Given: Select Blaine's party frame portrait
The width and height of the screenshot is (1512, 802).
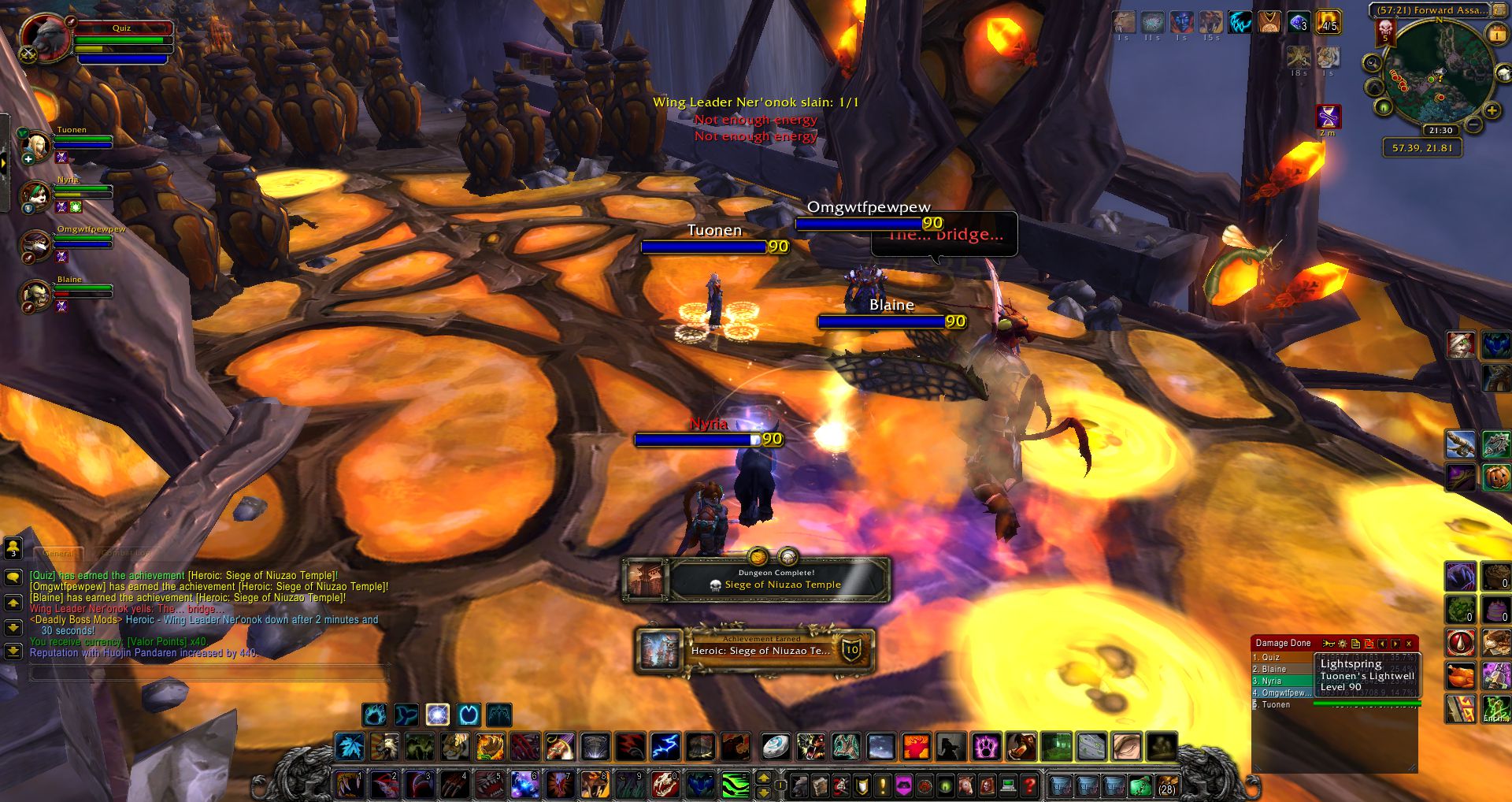Looking at the screenshot, I should (x=36, y=295).
